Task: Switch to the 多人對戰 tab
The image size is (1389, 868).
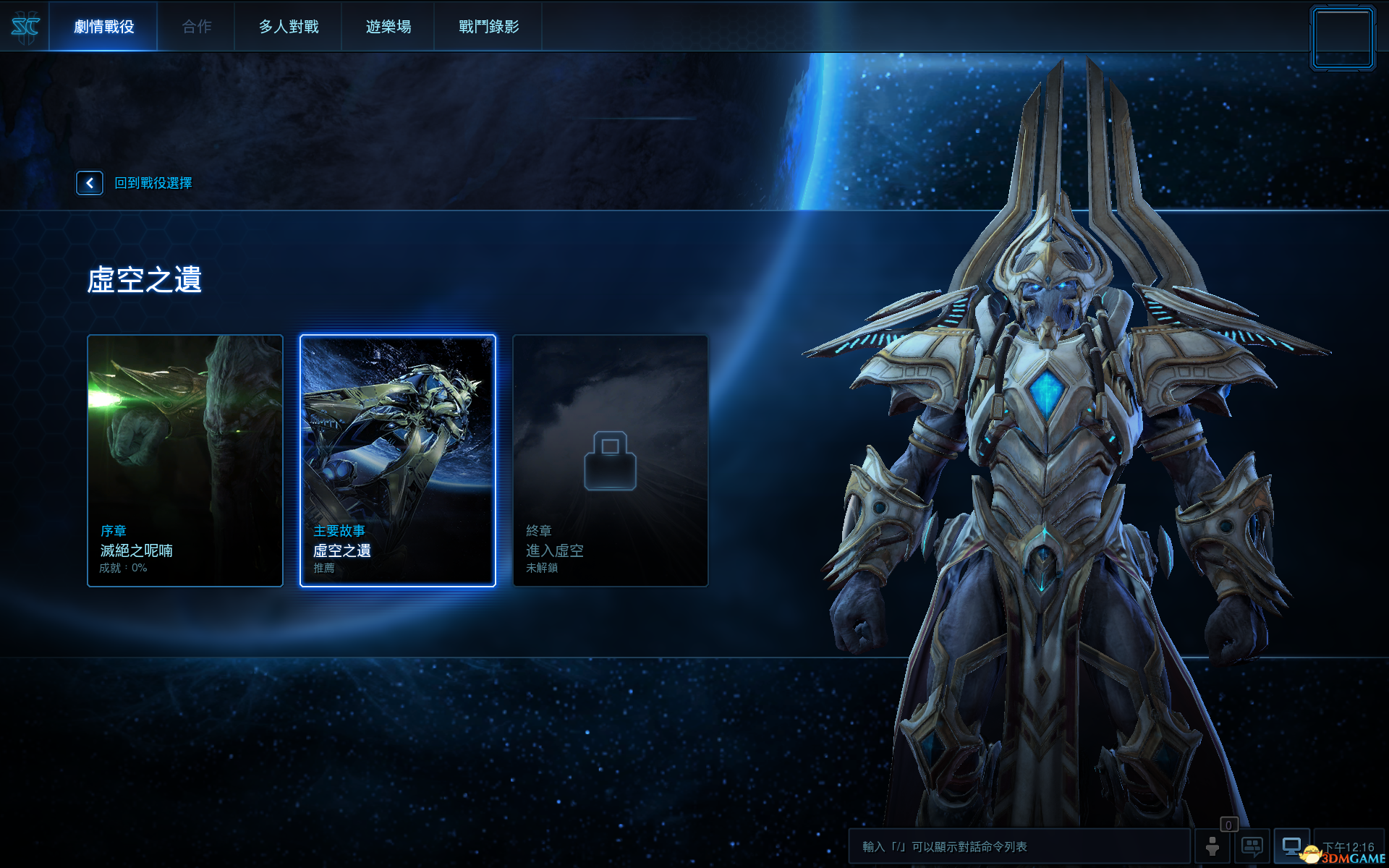Action: coord(288,27)
